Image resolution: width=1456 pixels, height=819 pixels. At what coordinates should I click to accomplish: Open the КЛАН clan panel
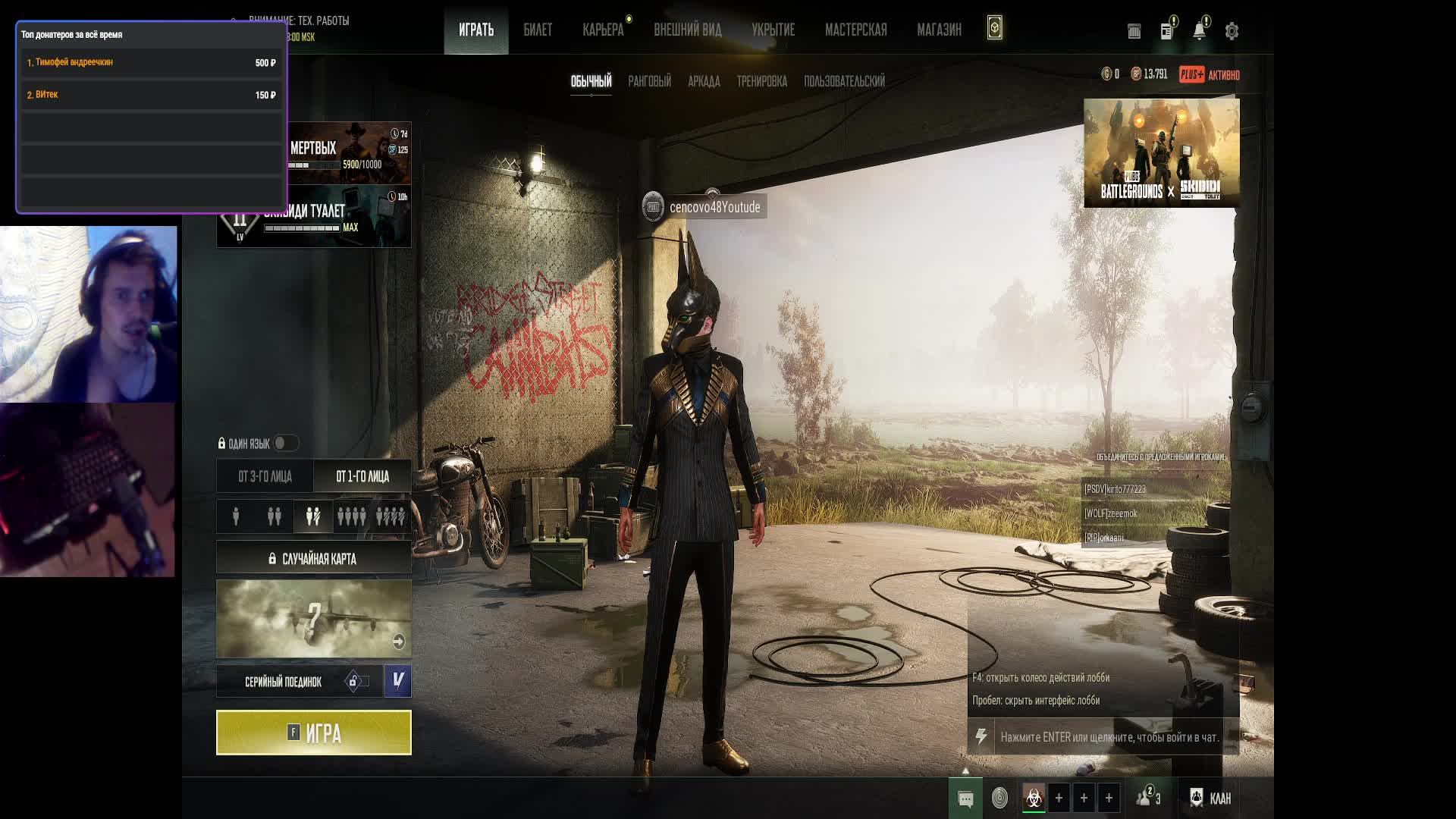[x=1210, y=798]
